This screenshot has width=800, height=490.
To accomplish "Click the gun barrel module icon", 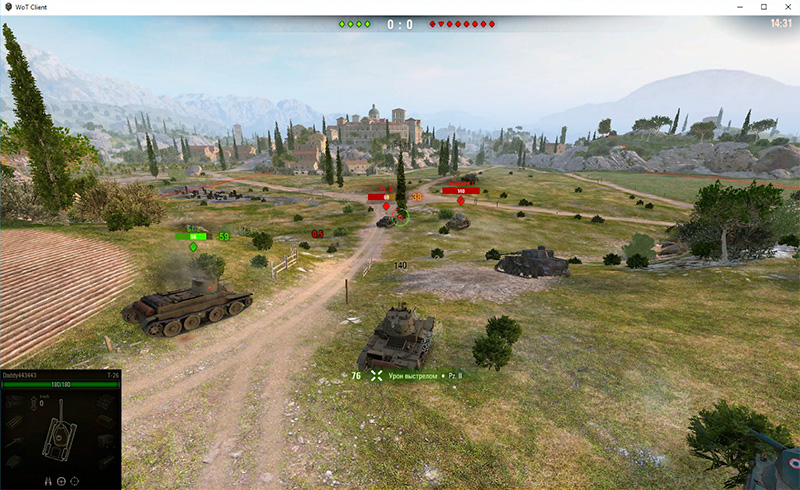I will (14, 441).
